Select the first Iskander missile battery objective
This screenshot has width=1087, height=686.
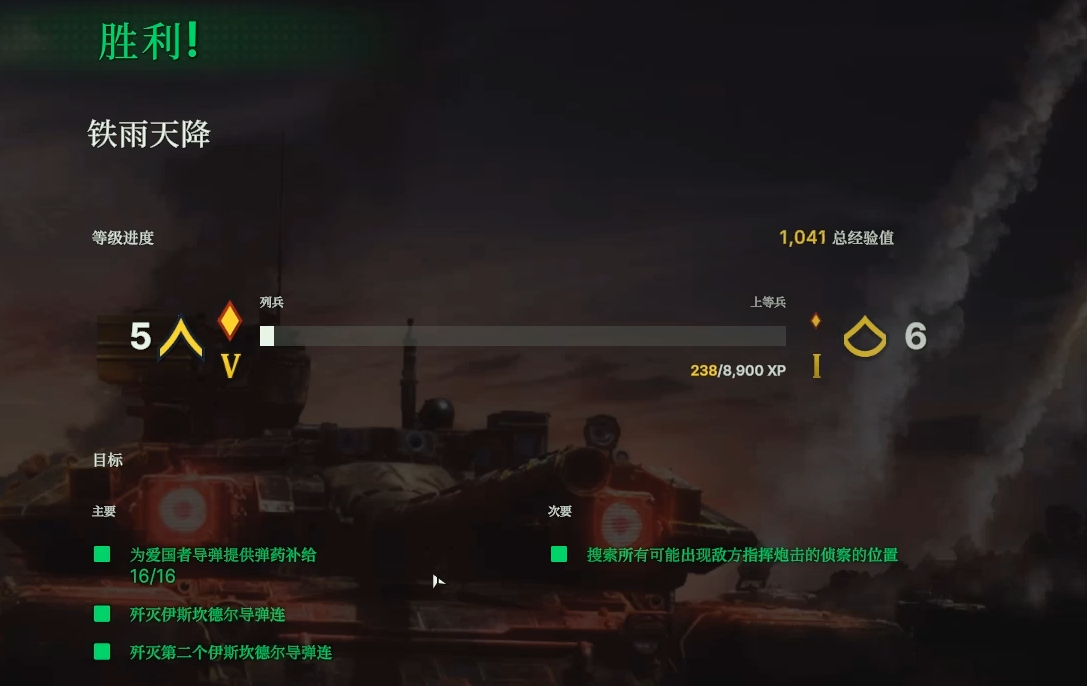click(x=207, y=614)
